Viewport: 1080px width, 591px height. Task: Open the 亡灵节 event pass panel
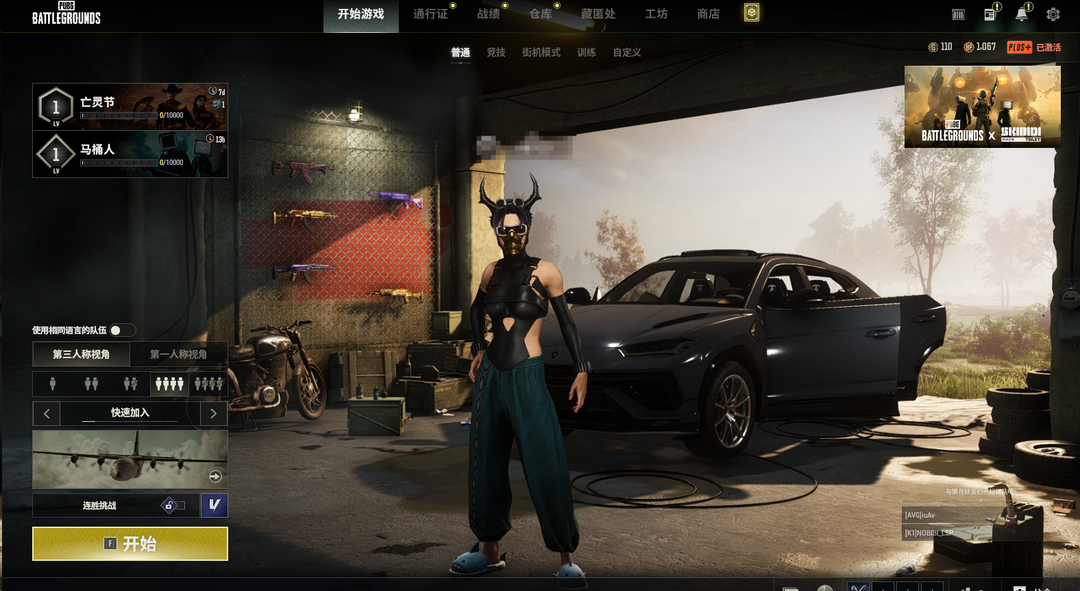click(x=130, y=106)
